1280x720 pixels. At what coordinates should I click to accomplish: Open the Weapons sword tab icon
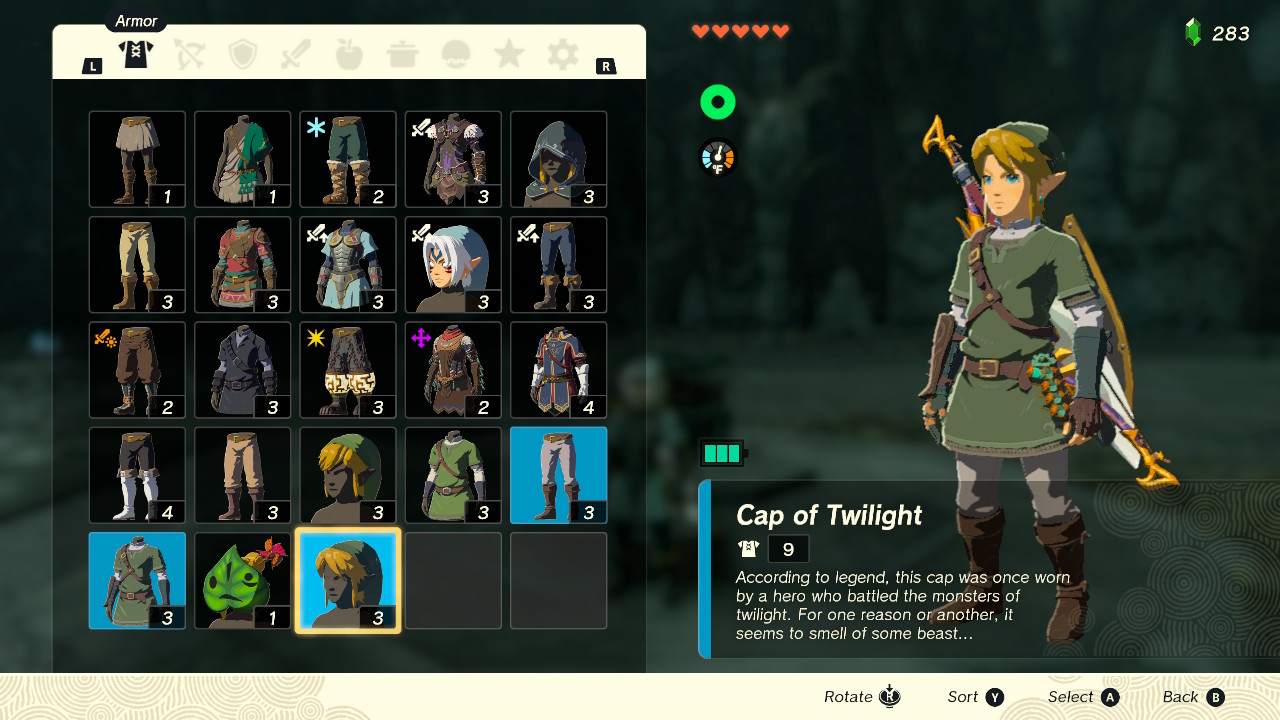click(x=295, y=55)
